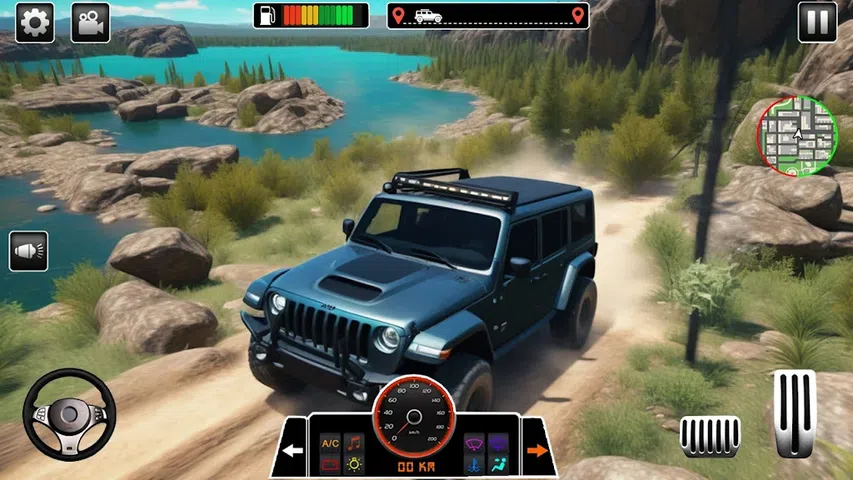
Task: Tap the left turn arrow
Action: click(292, 451)
